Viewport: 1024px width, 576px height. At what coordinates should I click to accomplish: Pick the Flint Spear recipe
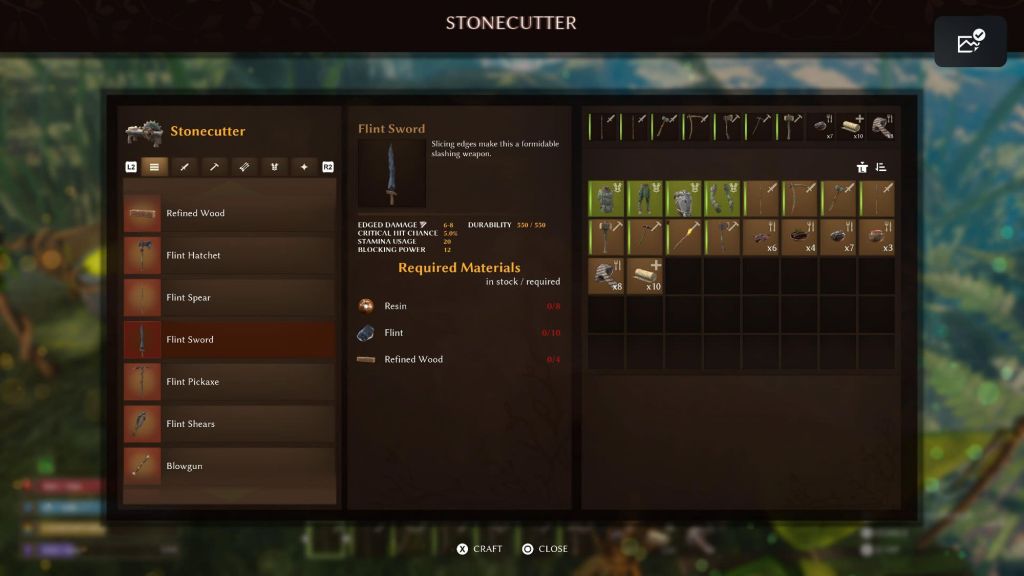pos(229,297)
